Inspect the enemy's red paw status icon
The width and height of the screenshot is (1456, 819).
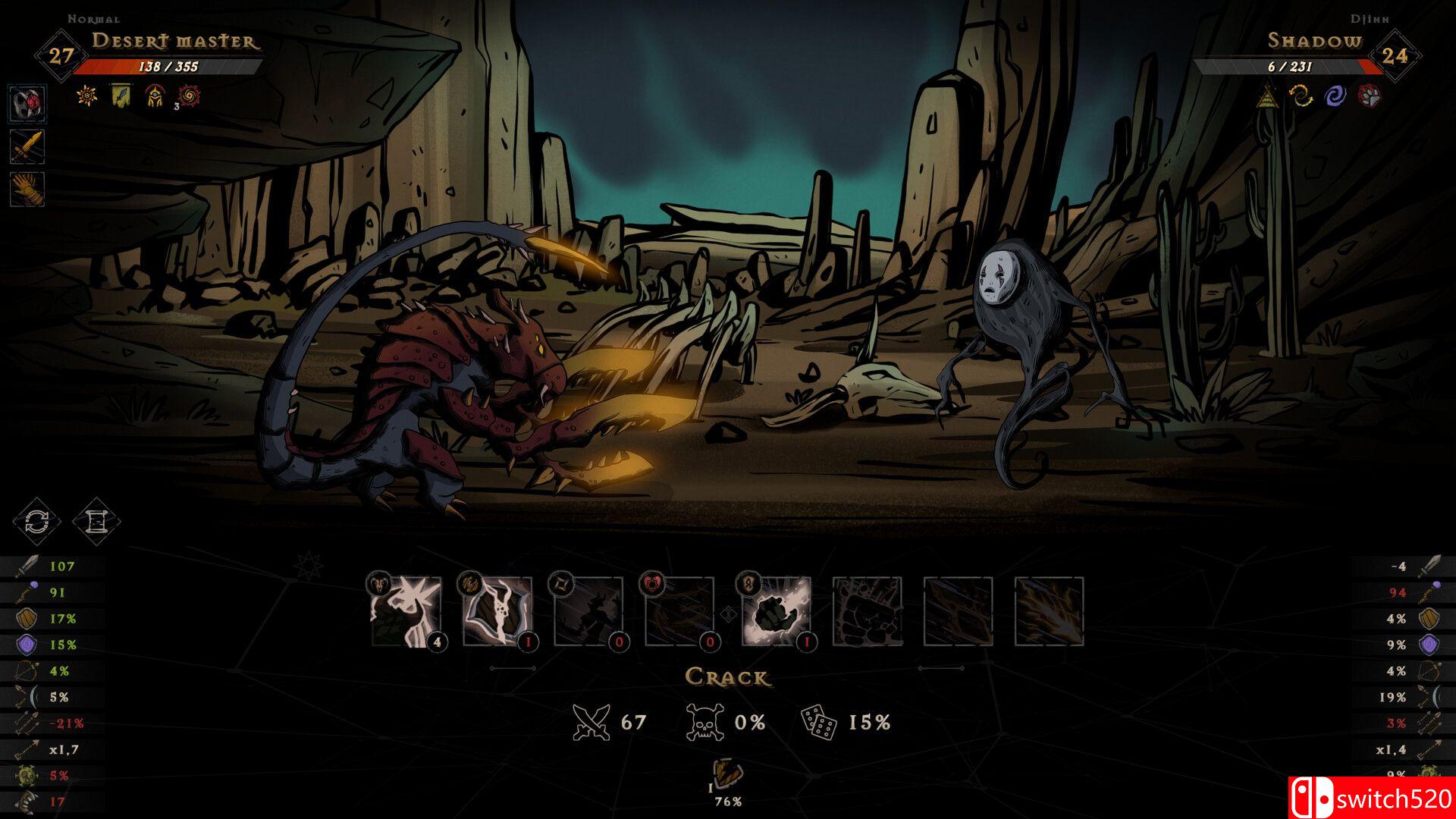point(1369,96)
